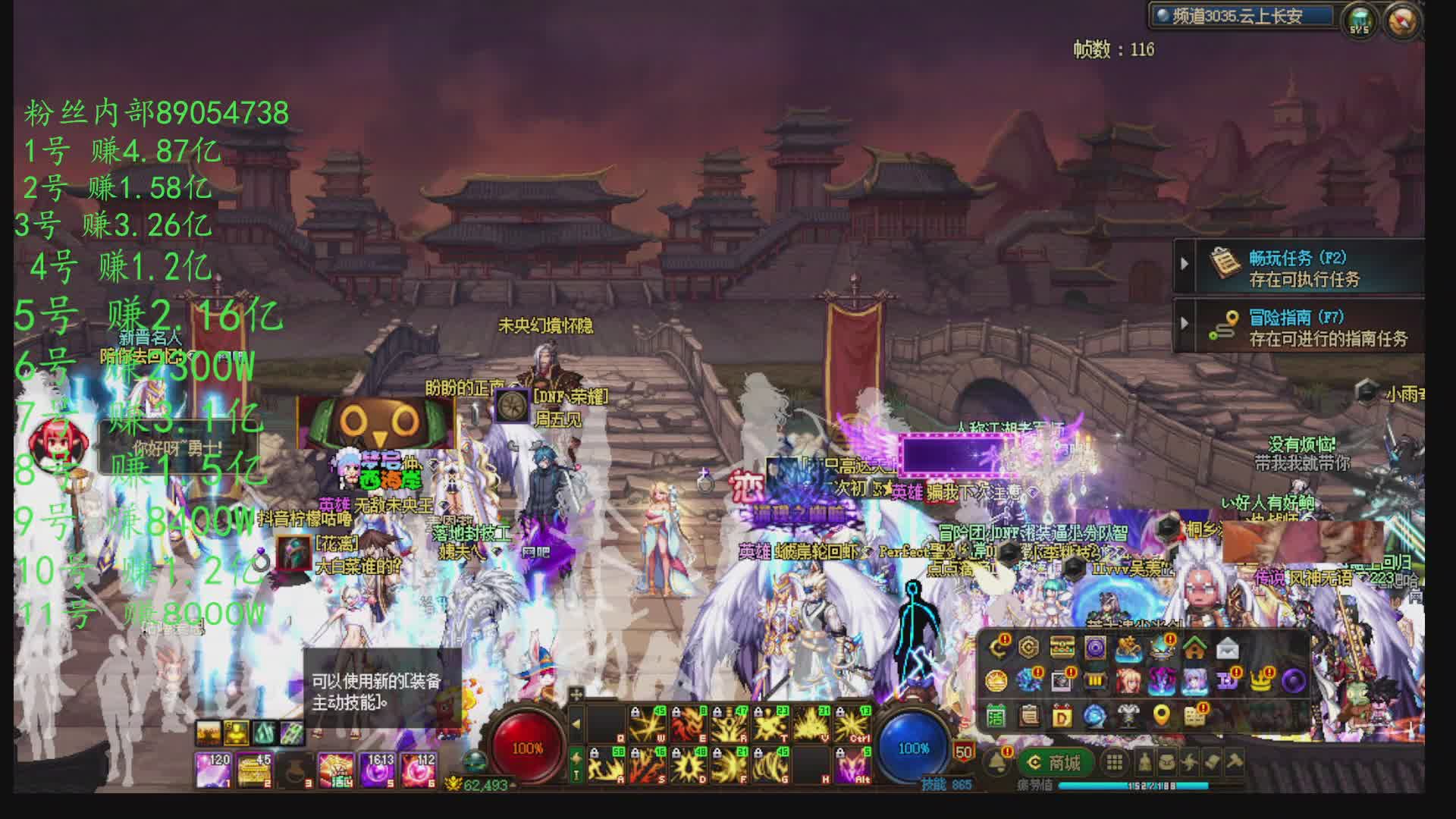Use the pink heart orb in quickslot 6
The height and width of the screenshot is (819, 1456).
(418, 769)
